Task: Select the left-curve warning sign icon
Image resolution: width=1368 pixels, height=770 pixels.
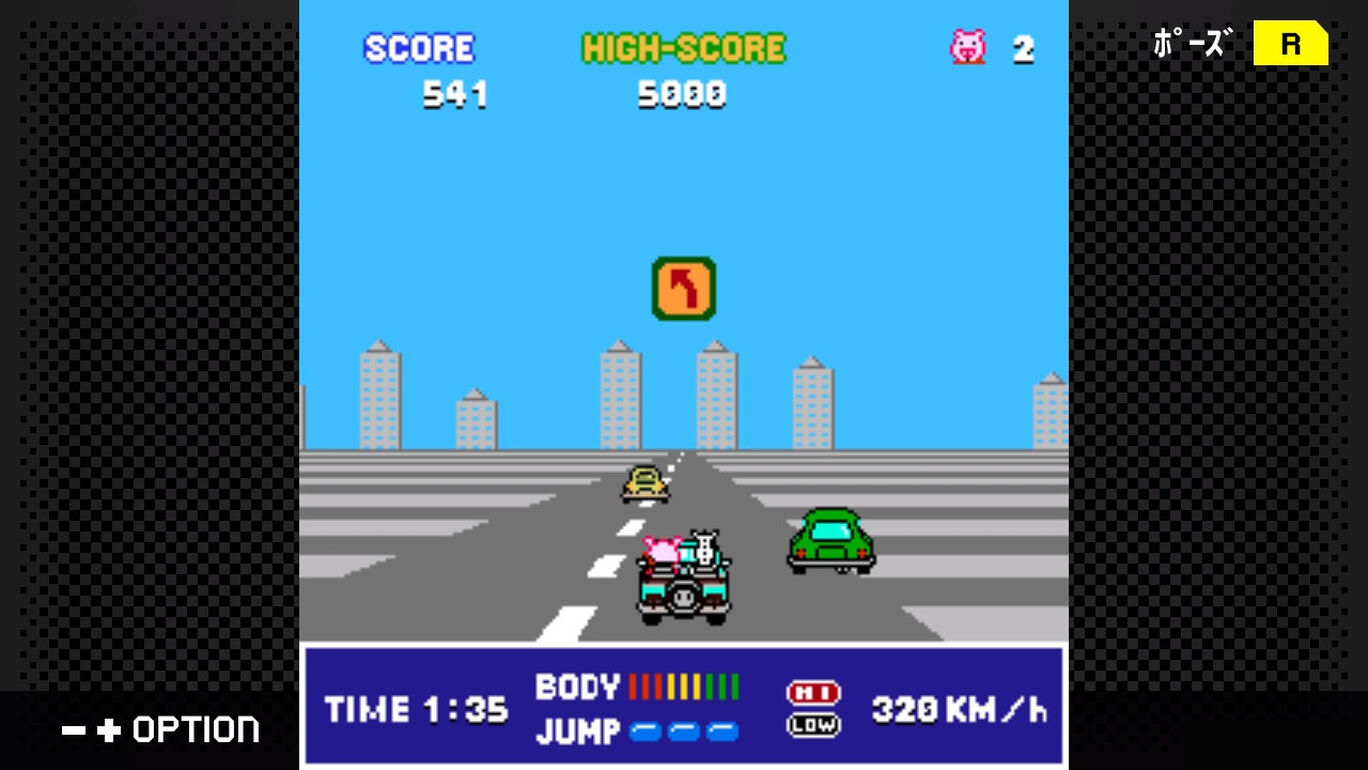Action: (x=683, y=288)
